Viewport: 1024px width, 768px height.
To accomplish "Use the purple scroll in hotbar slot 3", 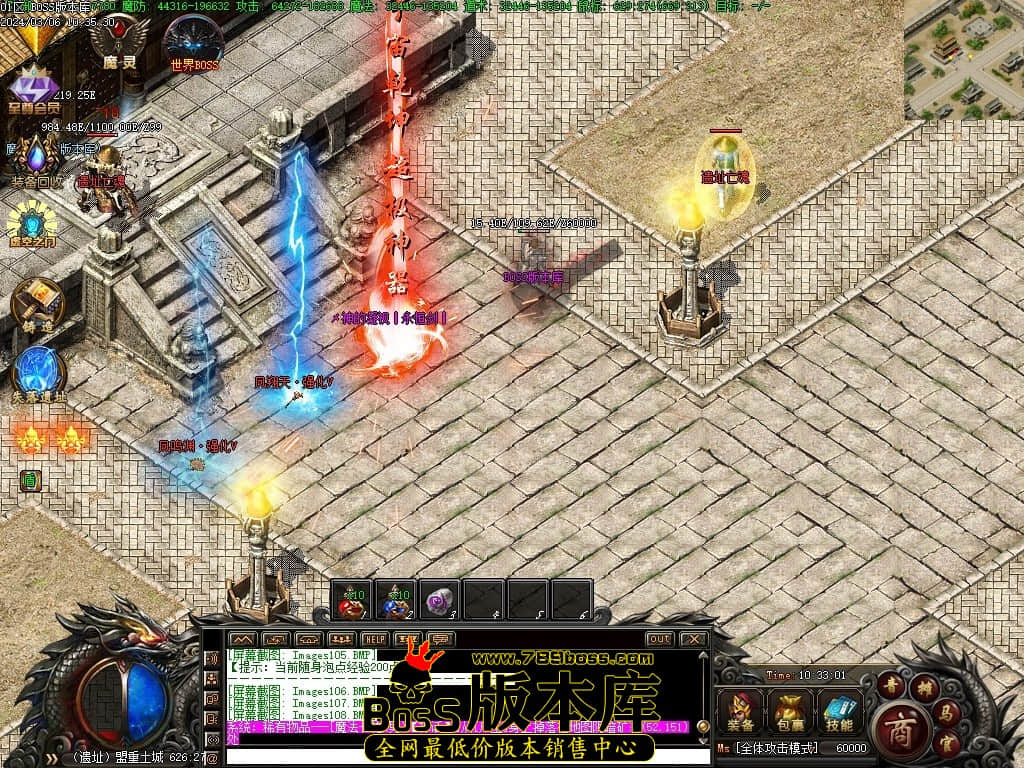I will pyautogui.click(x=439, y=600).
